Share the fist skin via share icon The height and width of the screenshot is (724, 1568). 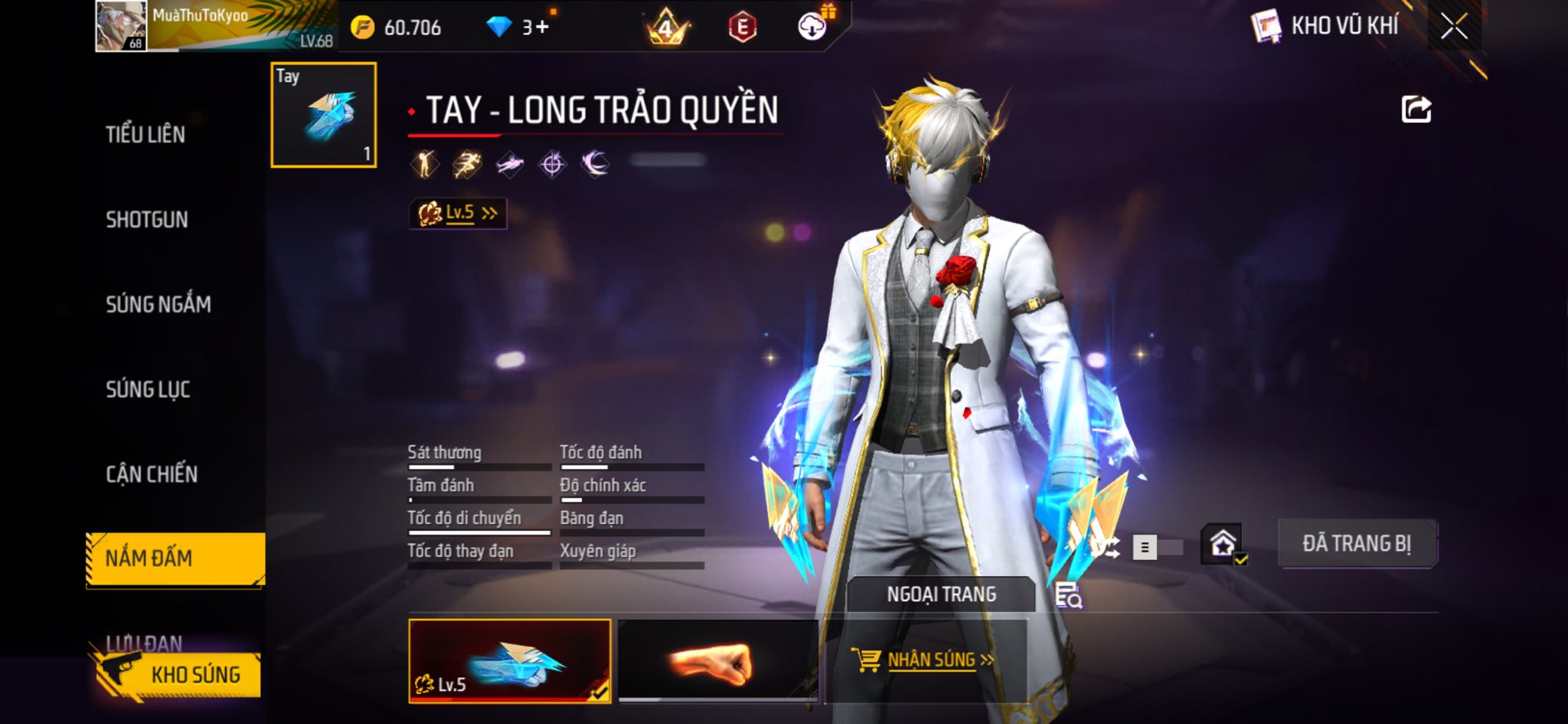(1416, 110)
